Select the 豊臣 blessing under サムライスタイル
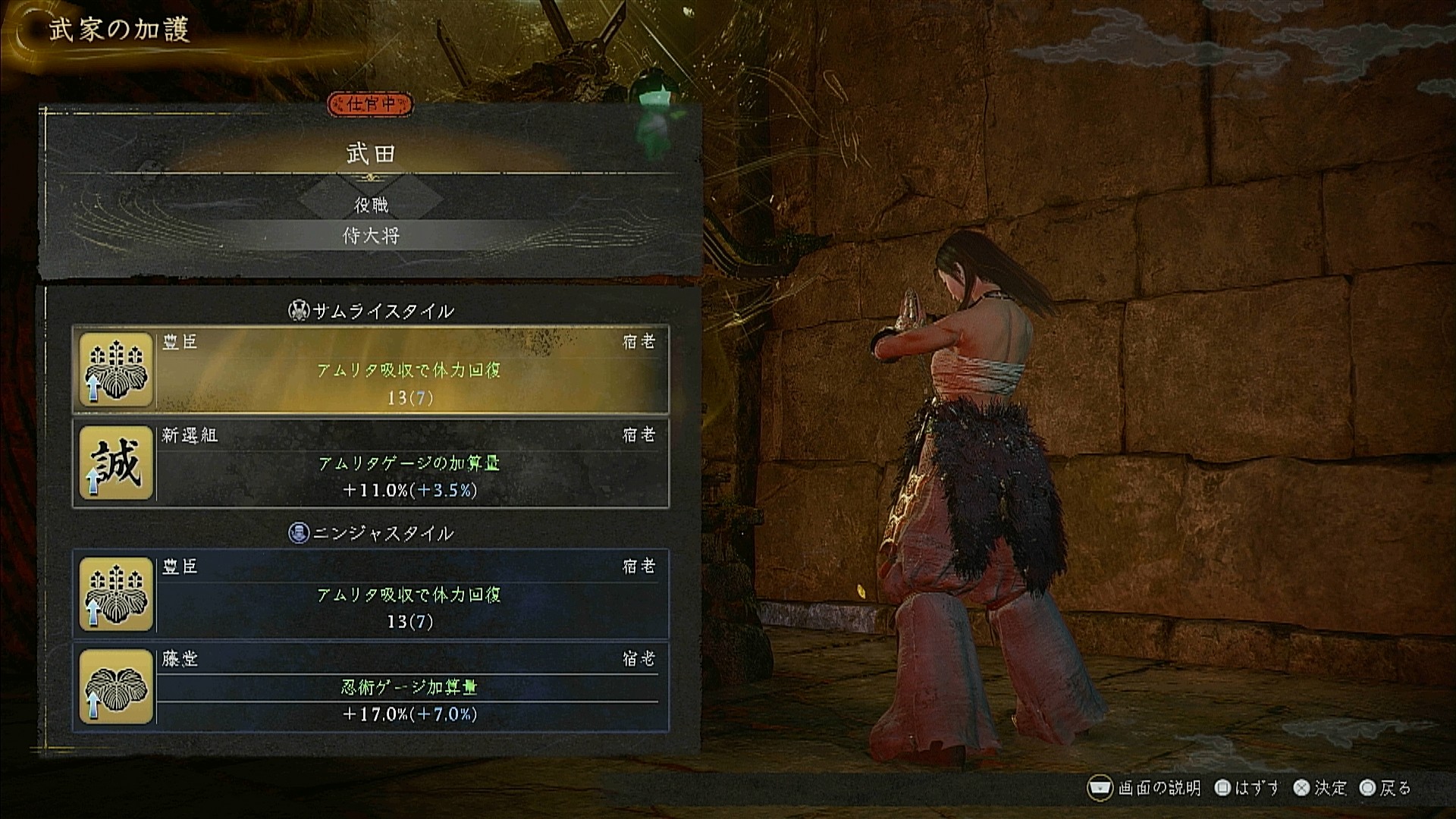This screenshot has height=819, width=1456. (371, 370)
